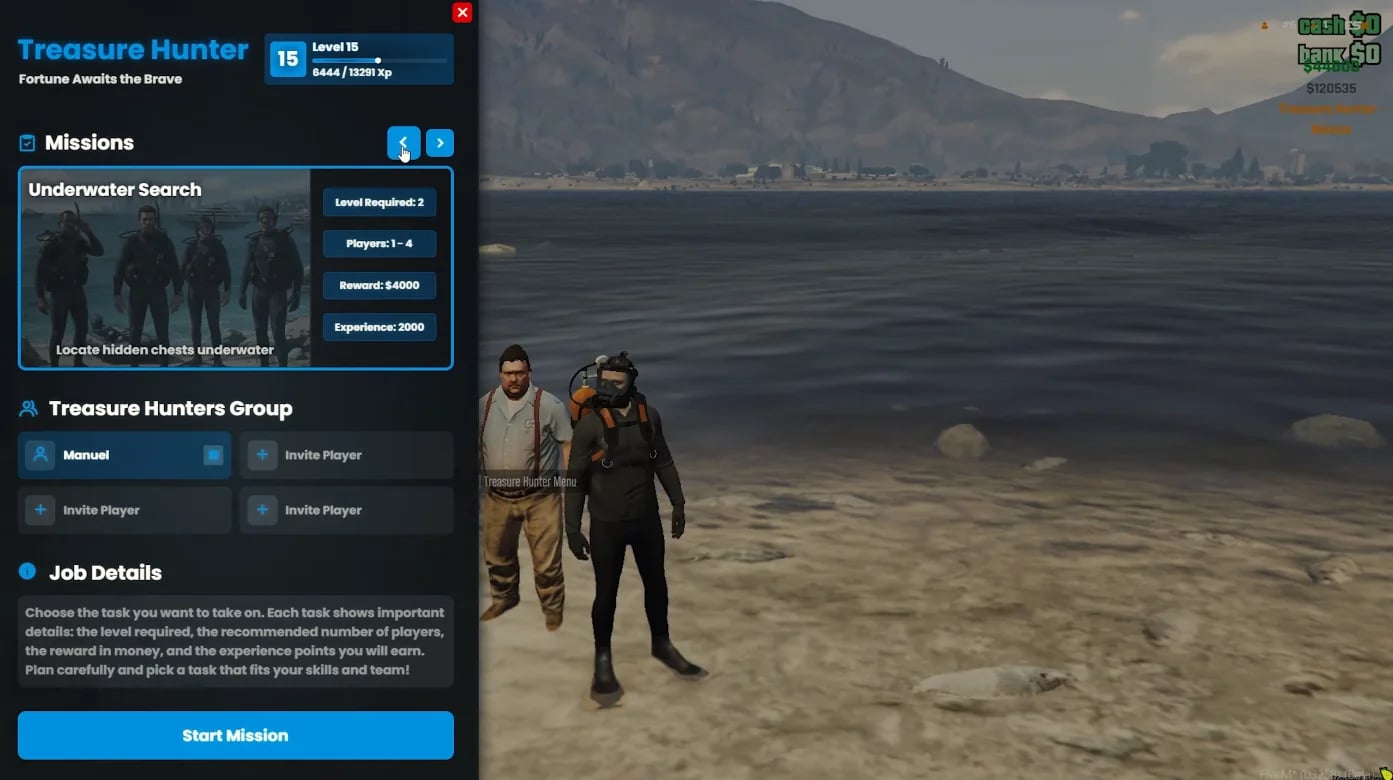Click the blue Level 15 badge

point(287,58)
